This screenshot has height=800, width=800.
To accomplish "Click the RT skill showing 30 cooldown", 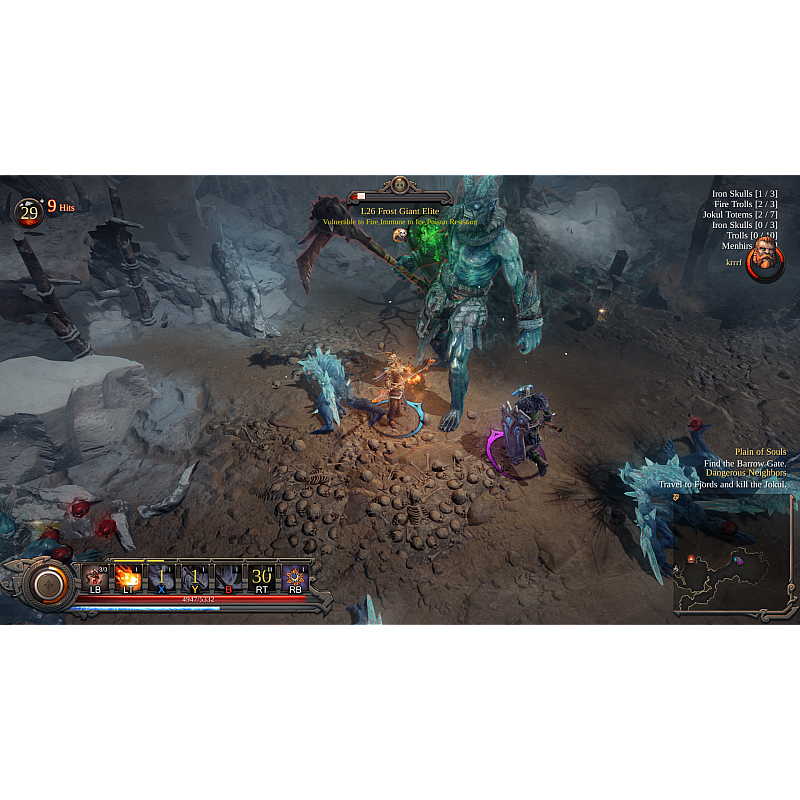I will coord(261,577).
